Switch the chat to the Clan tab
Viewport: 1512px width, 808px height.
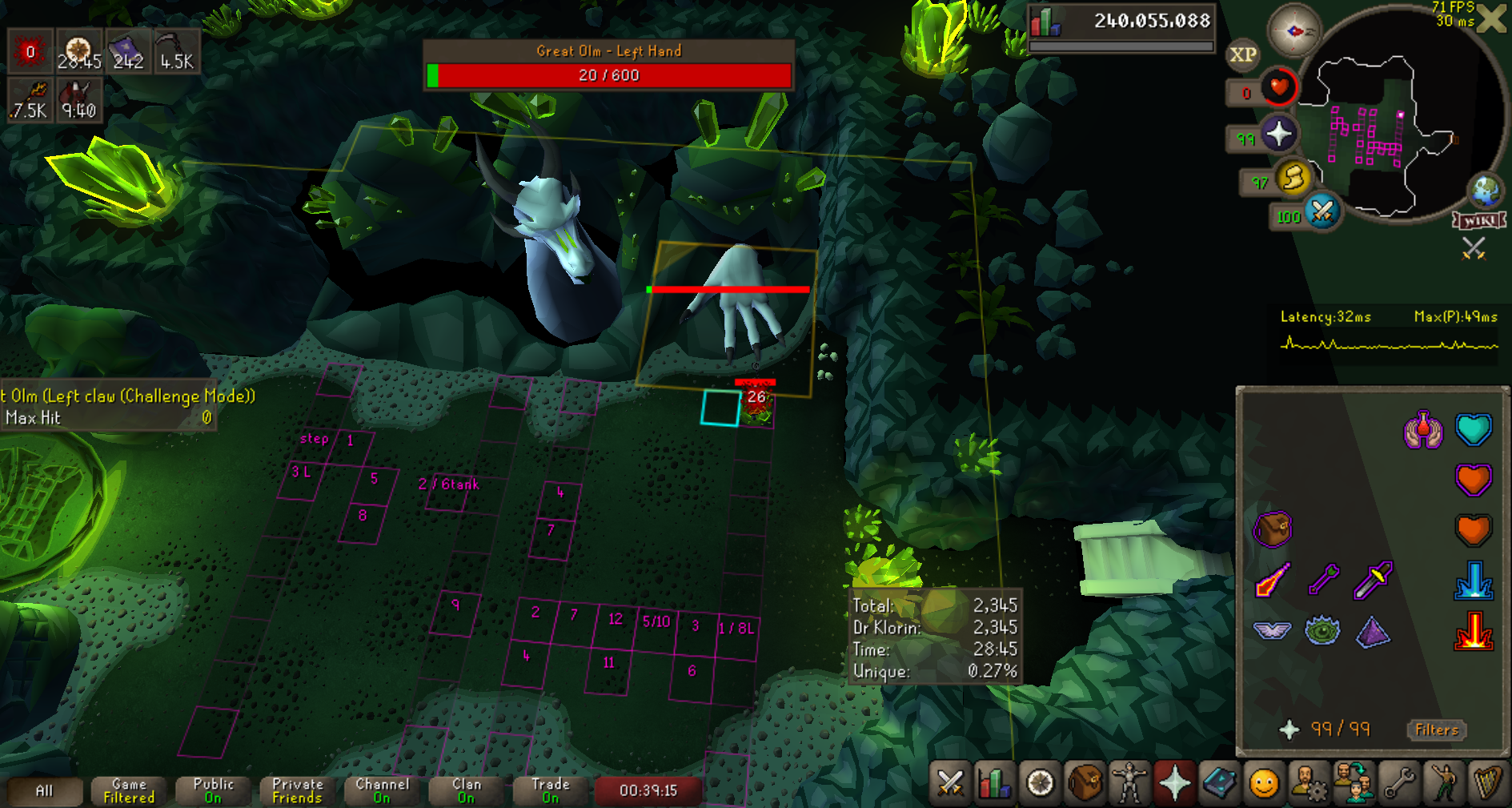[467, 790]
